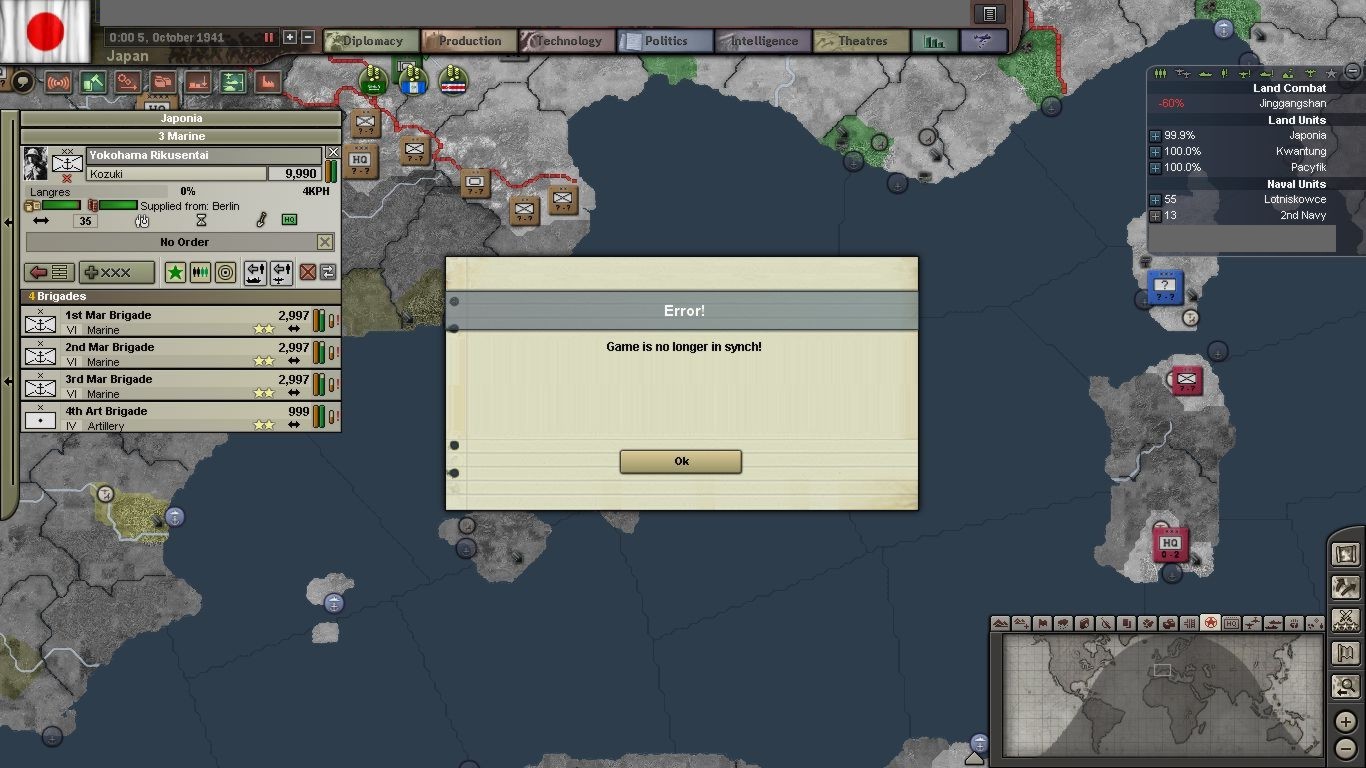Expand the Kwantung land units entry
This screenshot has height=768, width=1366.
click(x=1155, y=152)
